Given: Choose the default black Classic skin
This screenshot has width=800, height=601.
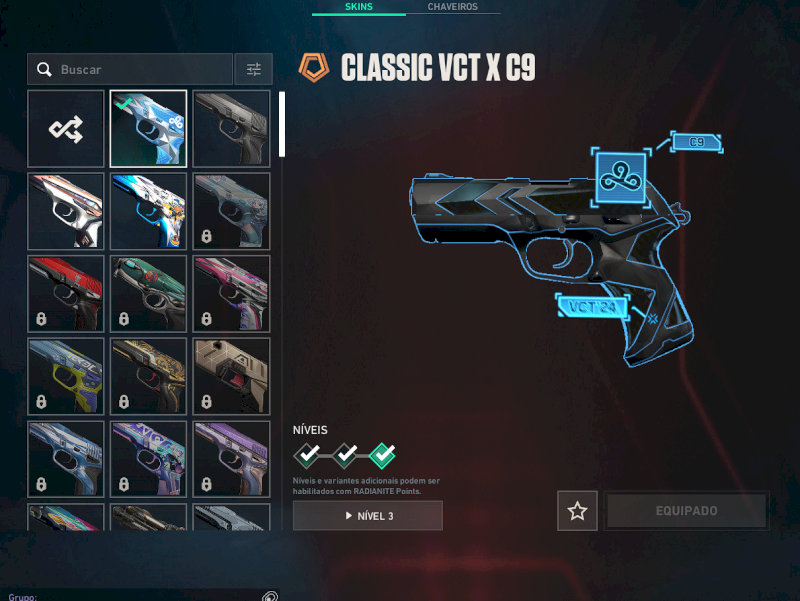Looking at the screenshot, I should pyautogui.click(x=231, y=129).
